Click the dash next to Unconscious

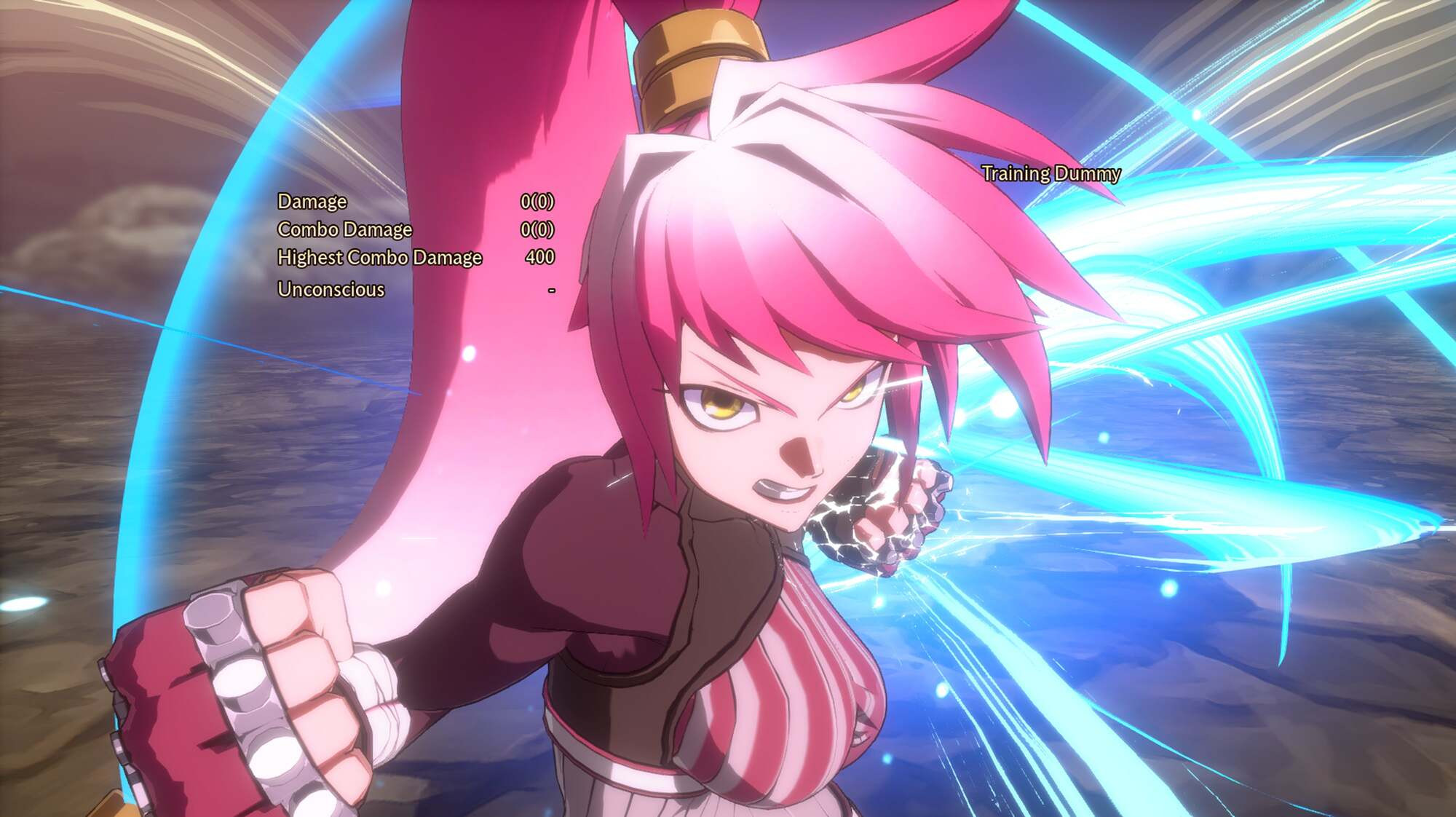(550, 290)
